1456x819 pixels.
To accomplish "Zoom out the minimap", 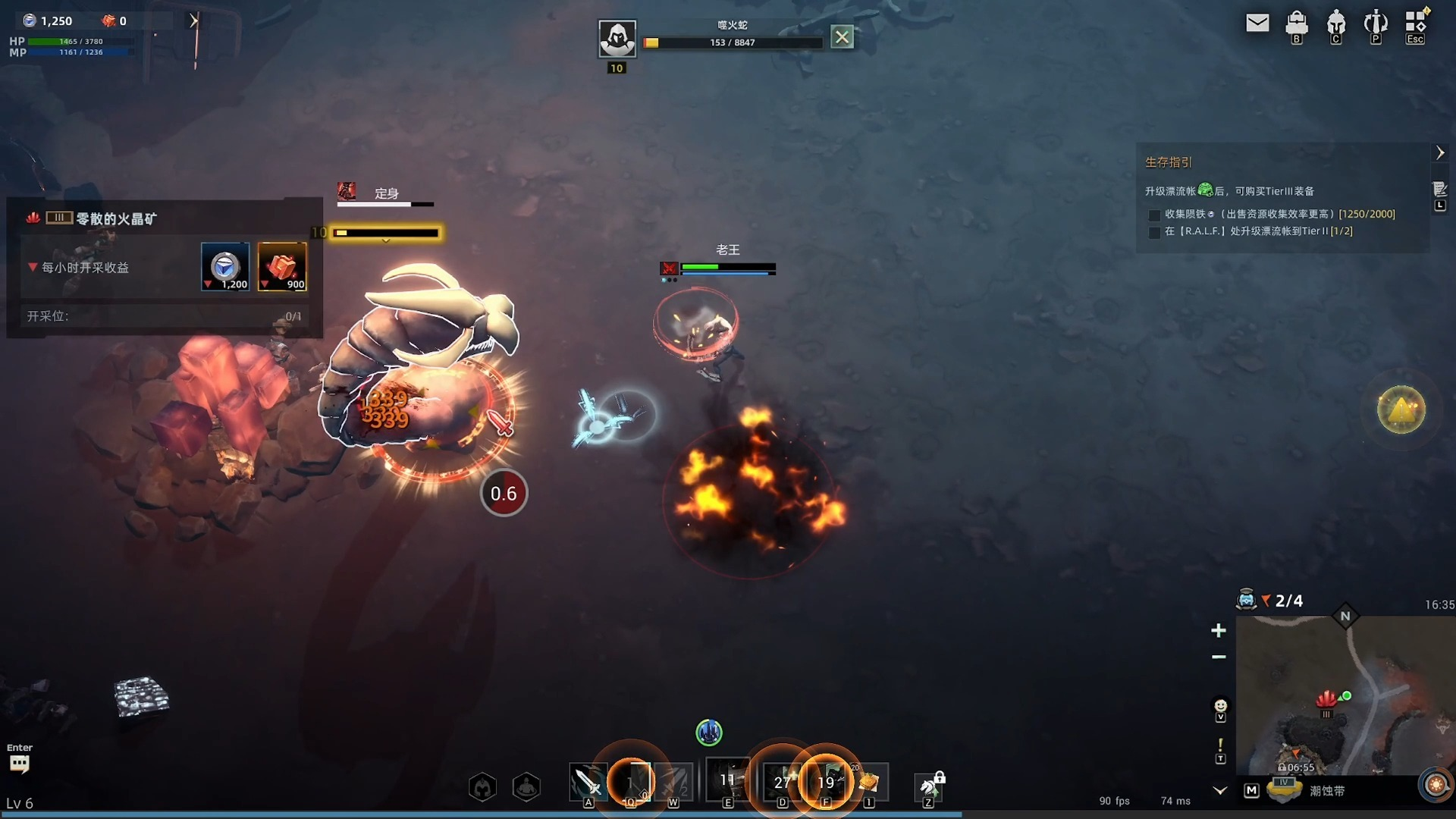I will pos(1219,657).
